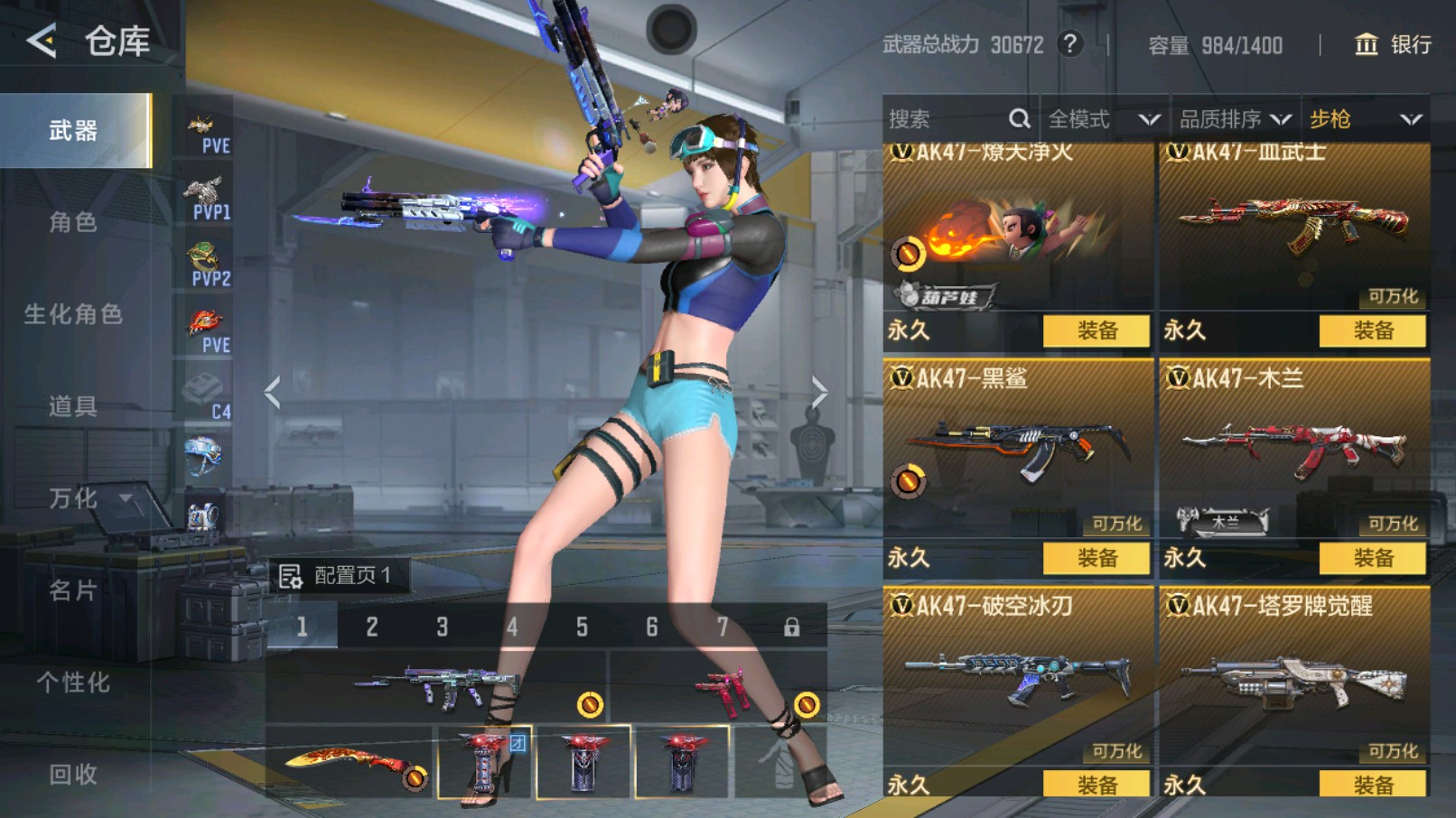Viewport: 1456px width, 818px height.
Task: Rotate character with the right arrow
Action: tap(818, 392)
